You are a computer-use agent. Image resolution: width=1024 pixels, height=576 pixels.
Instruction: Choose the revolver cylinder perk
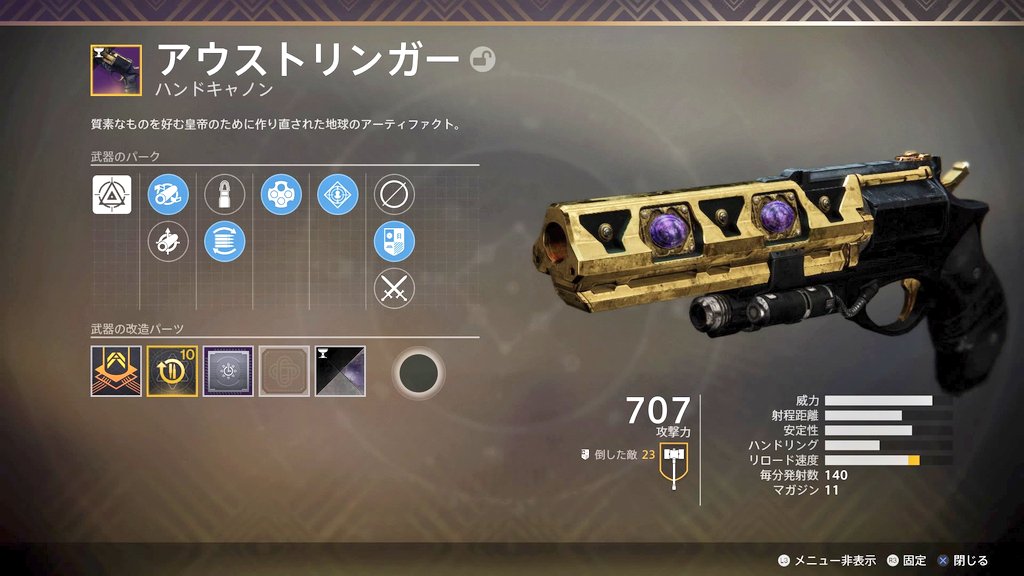click(x=281, y=194)
